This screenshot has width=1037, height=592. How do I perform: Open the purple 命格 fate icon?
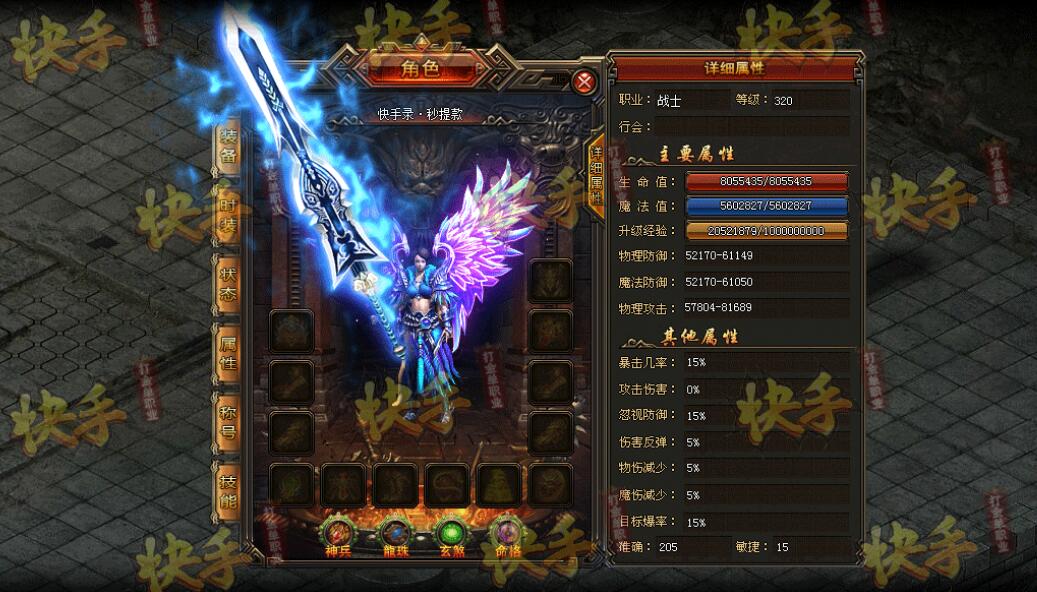click(509, 533)
